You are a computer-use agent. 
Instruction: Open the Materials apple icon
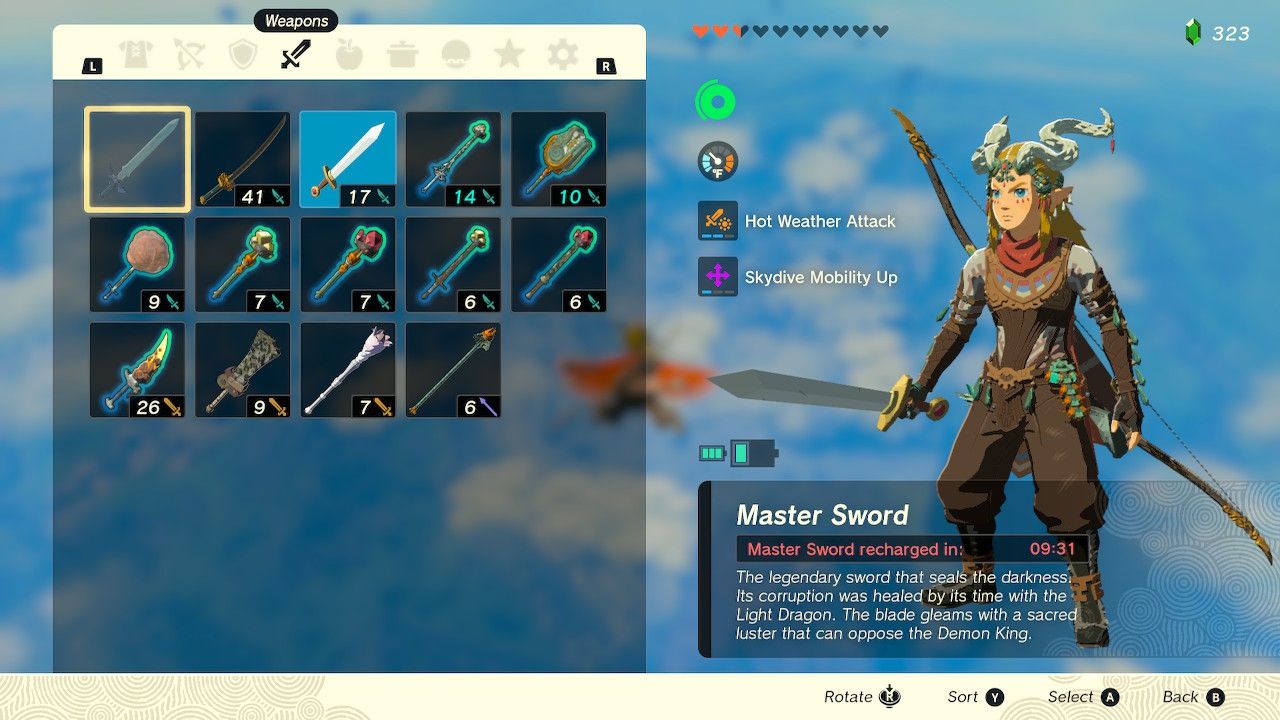[x=349, y=55]
